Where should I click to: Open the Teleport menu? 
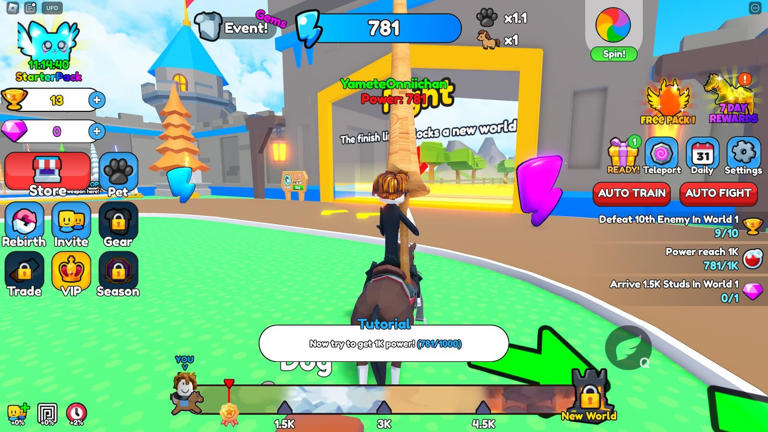661,156
